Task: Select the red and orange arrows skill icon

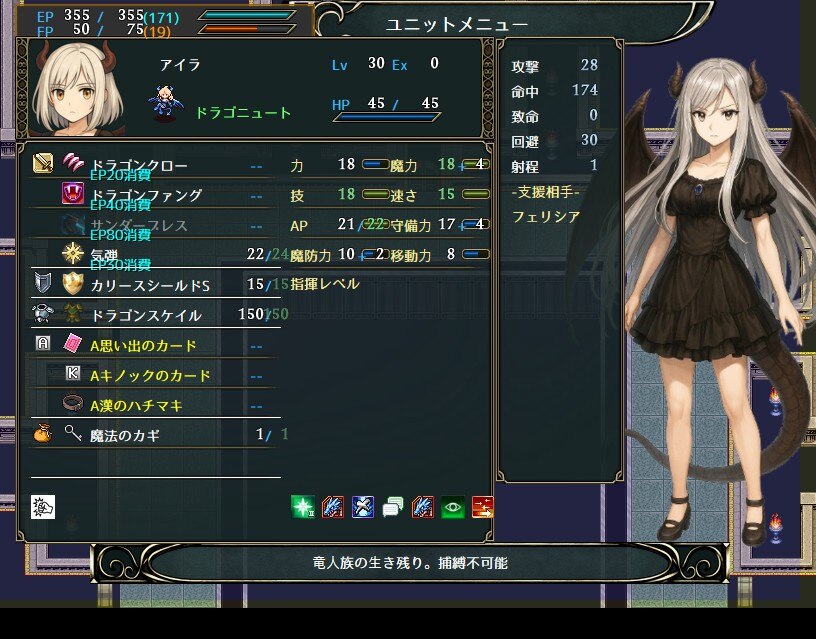Action: coord(482,507)
